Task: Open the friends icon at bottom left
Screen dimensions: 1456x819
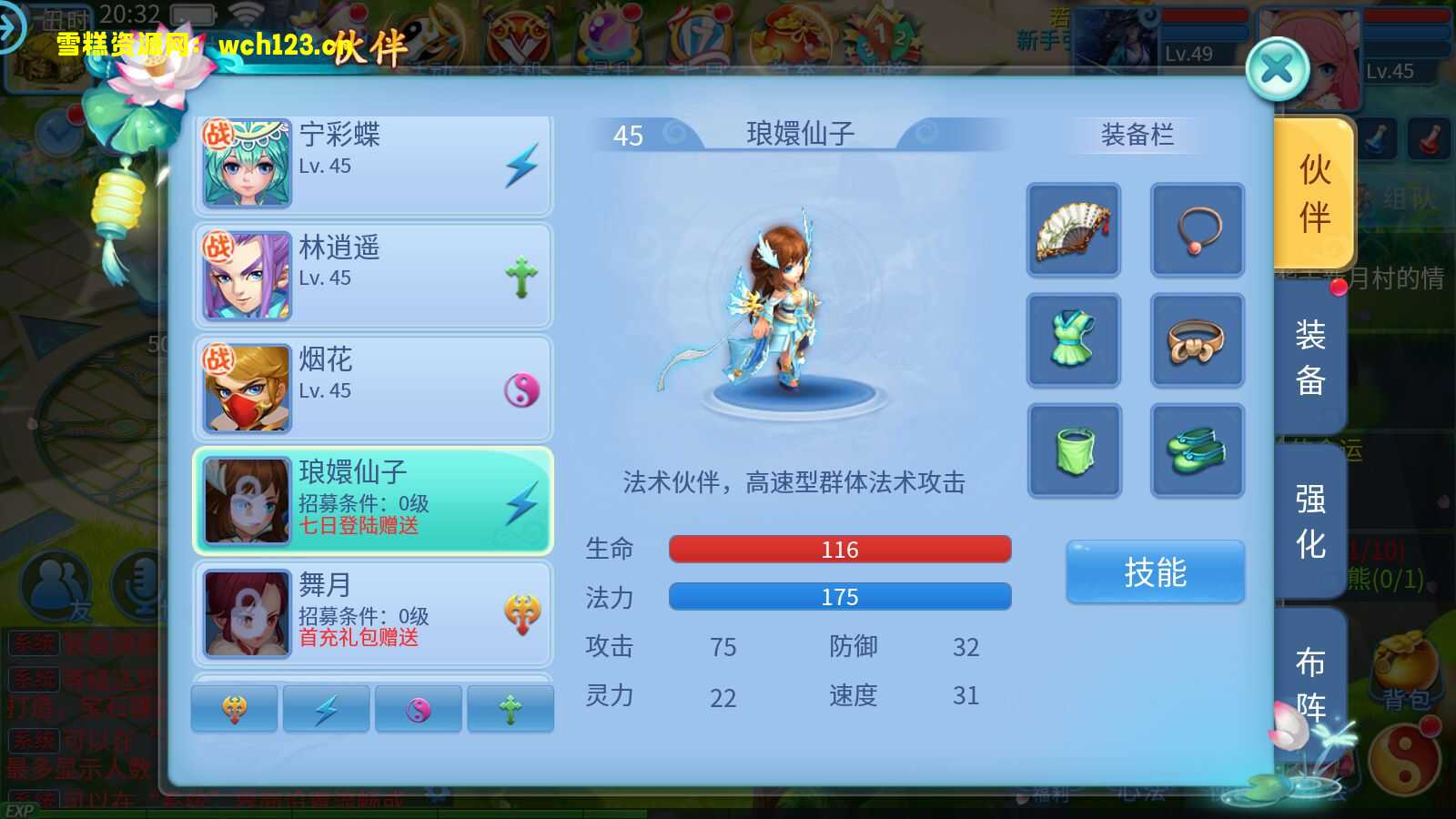Action: coord(56,587)
